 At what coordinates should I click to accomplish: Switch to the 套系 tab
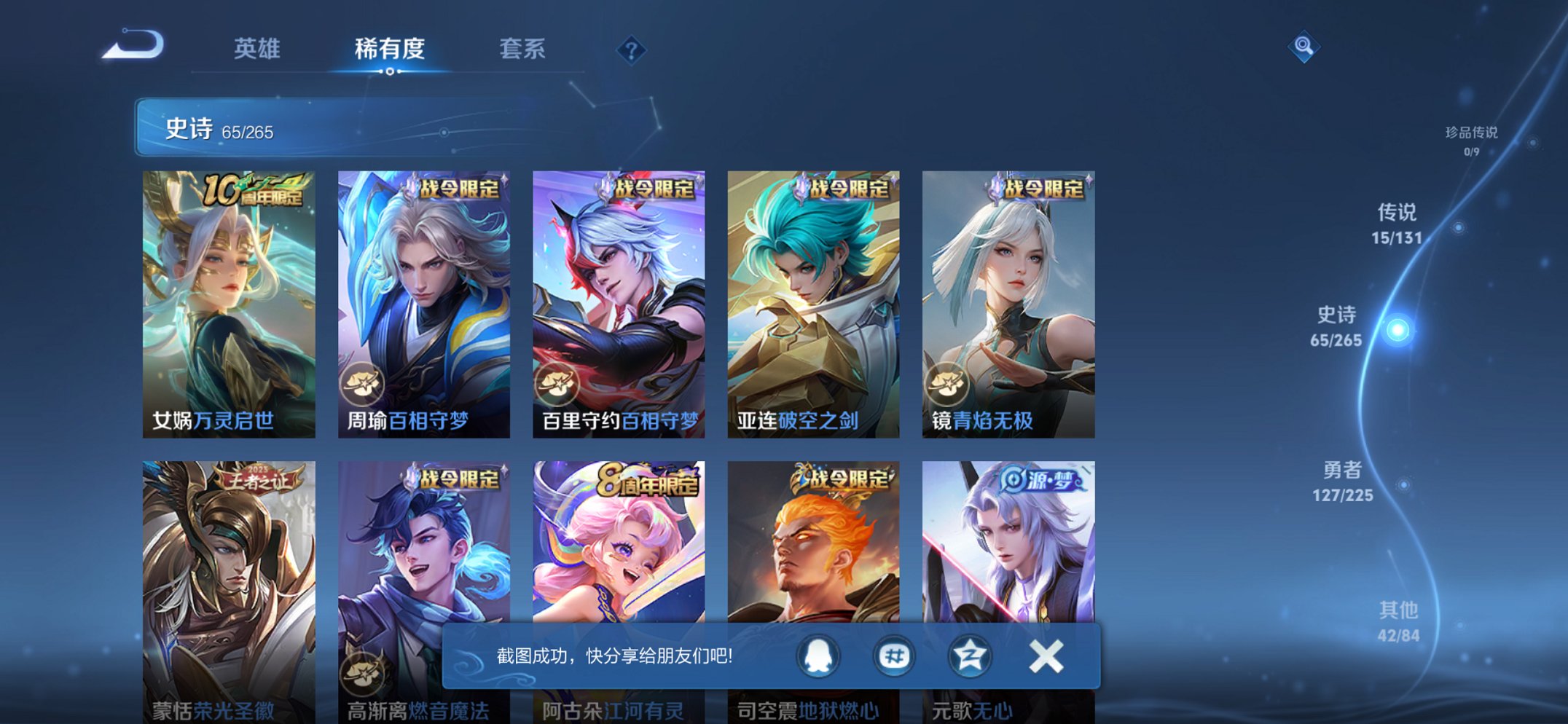pos(522,50)
